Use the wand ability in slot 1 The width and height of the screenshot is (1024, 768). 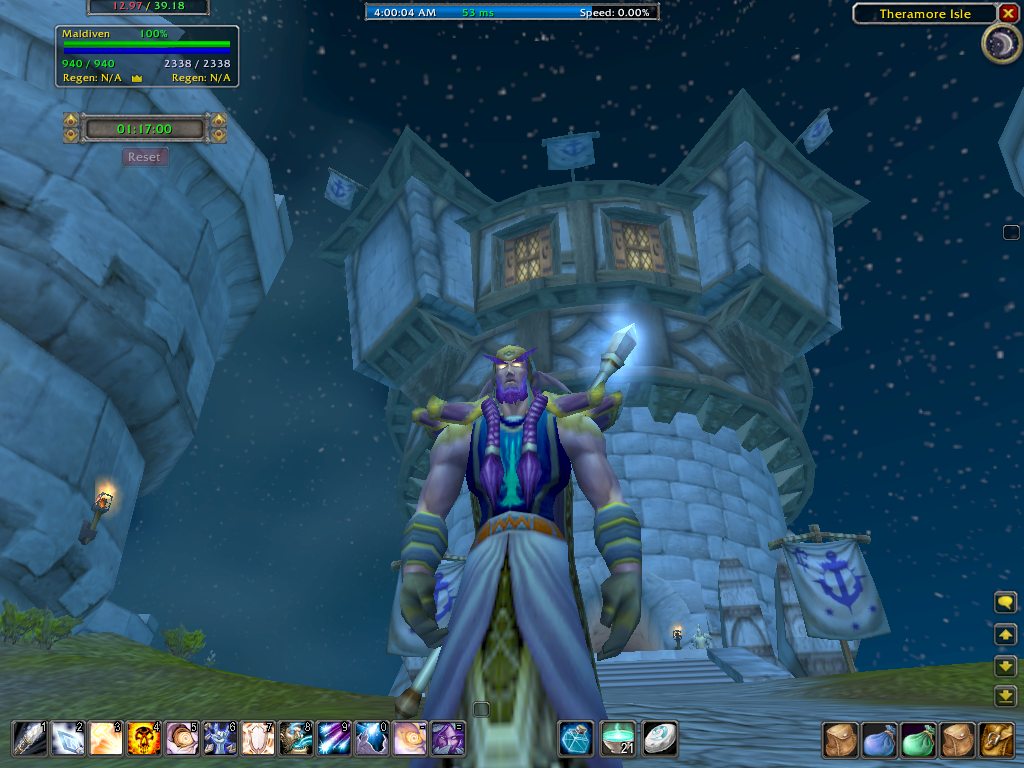pos(29,739)
